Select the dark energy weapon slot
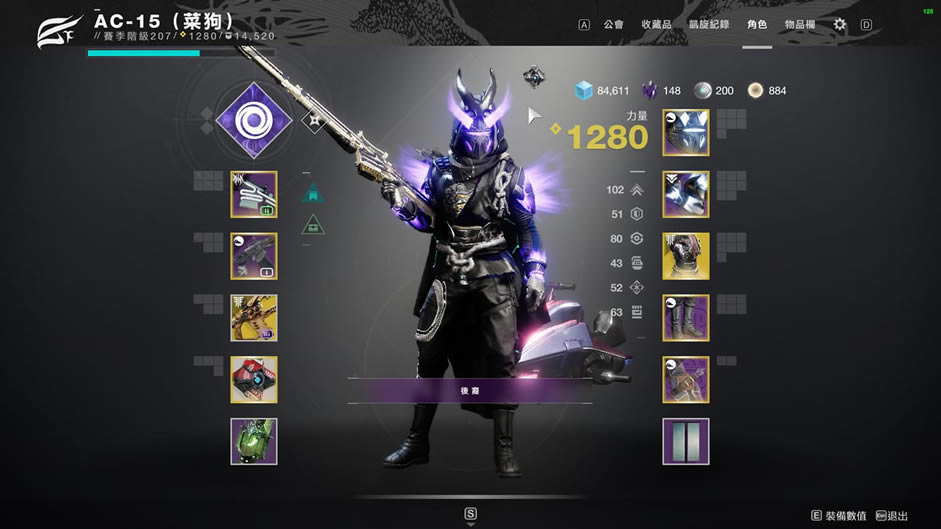 [254, 256]
